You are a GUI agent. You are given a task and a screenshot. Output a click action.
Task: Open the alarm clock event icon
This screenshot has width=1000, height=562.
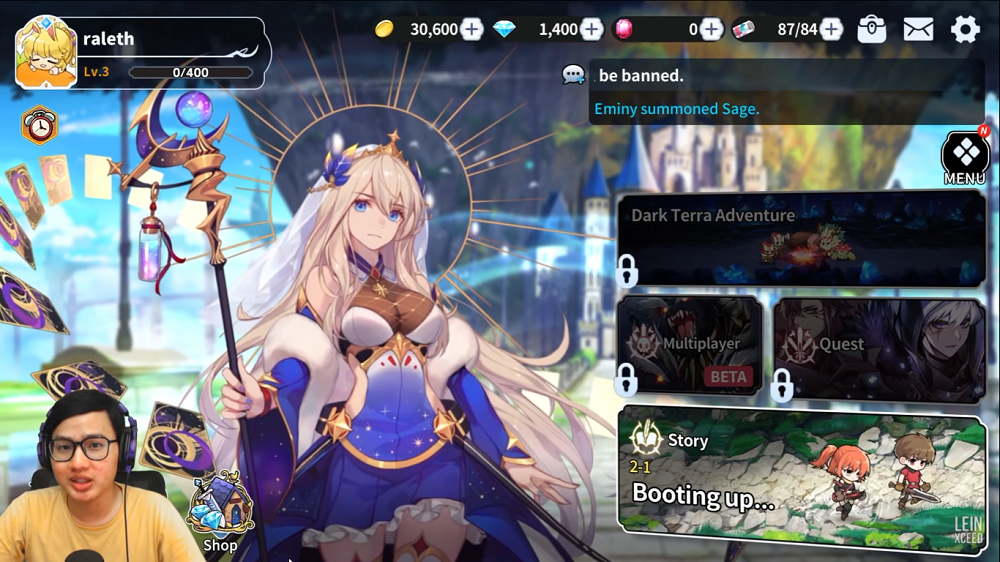40,126
